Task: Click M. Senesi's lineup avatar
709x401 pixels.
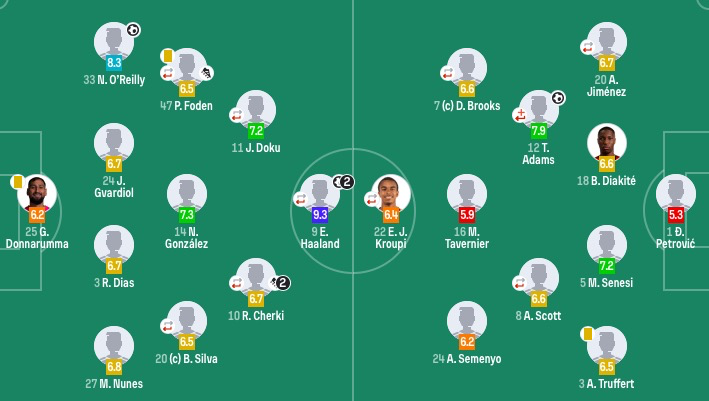Action: (607, 245)
